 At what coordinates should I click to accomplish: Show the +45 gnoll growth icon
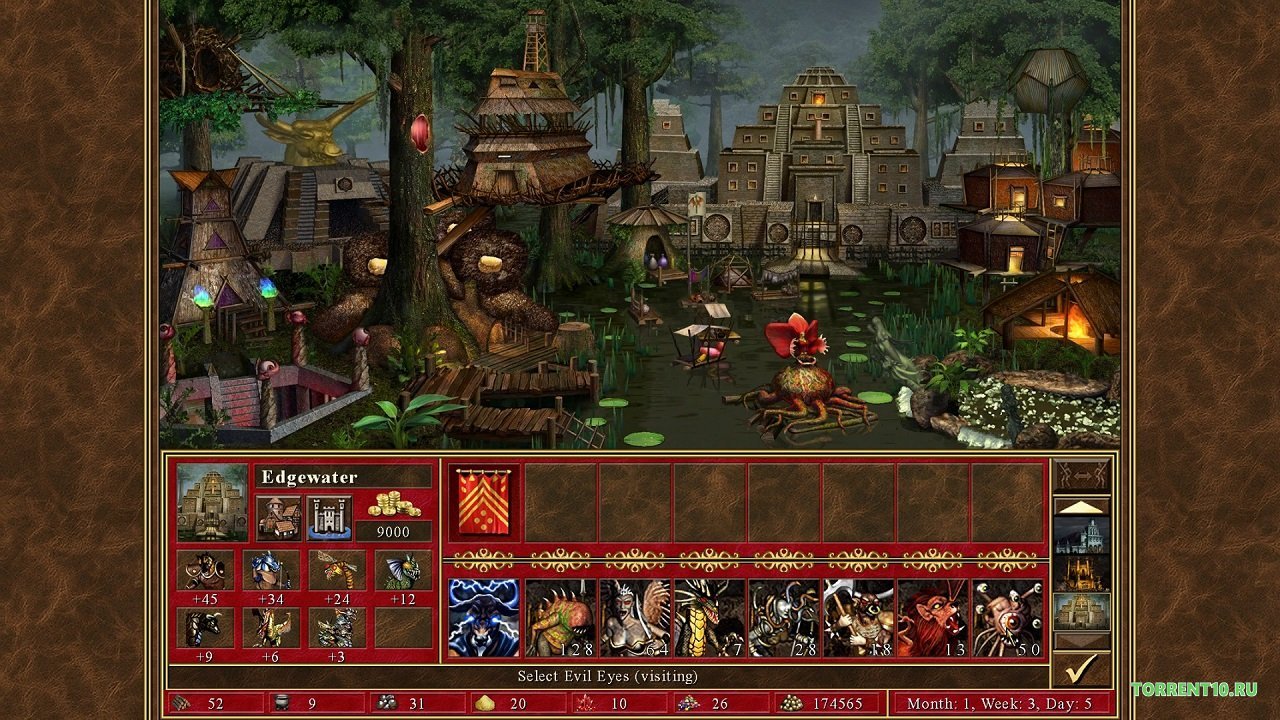tap(205, 571)
